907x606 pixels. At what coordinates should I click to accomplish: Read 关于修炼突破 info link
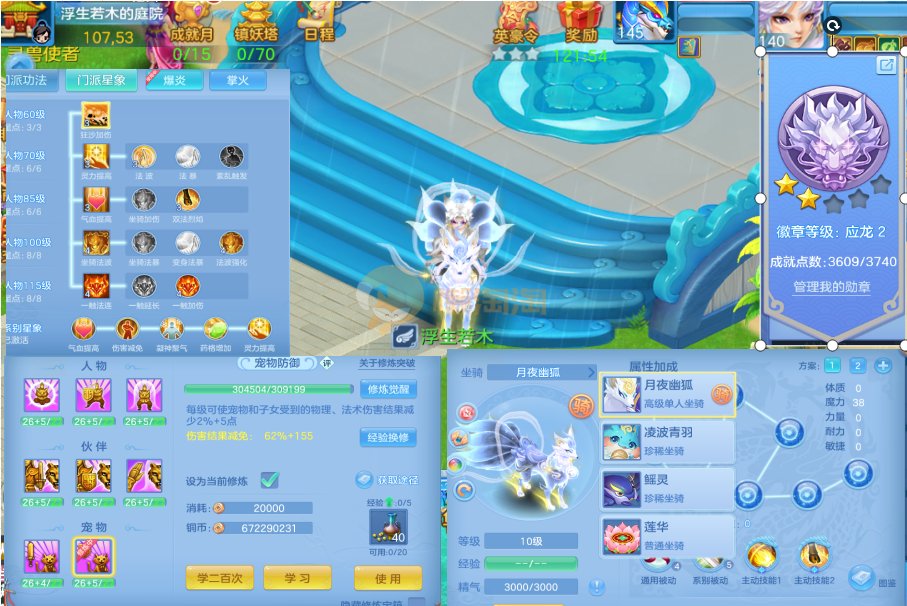click(x=387, y=363)
